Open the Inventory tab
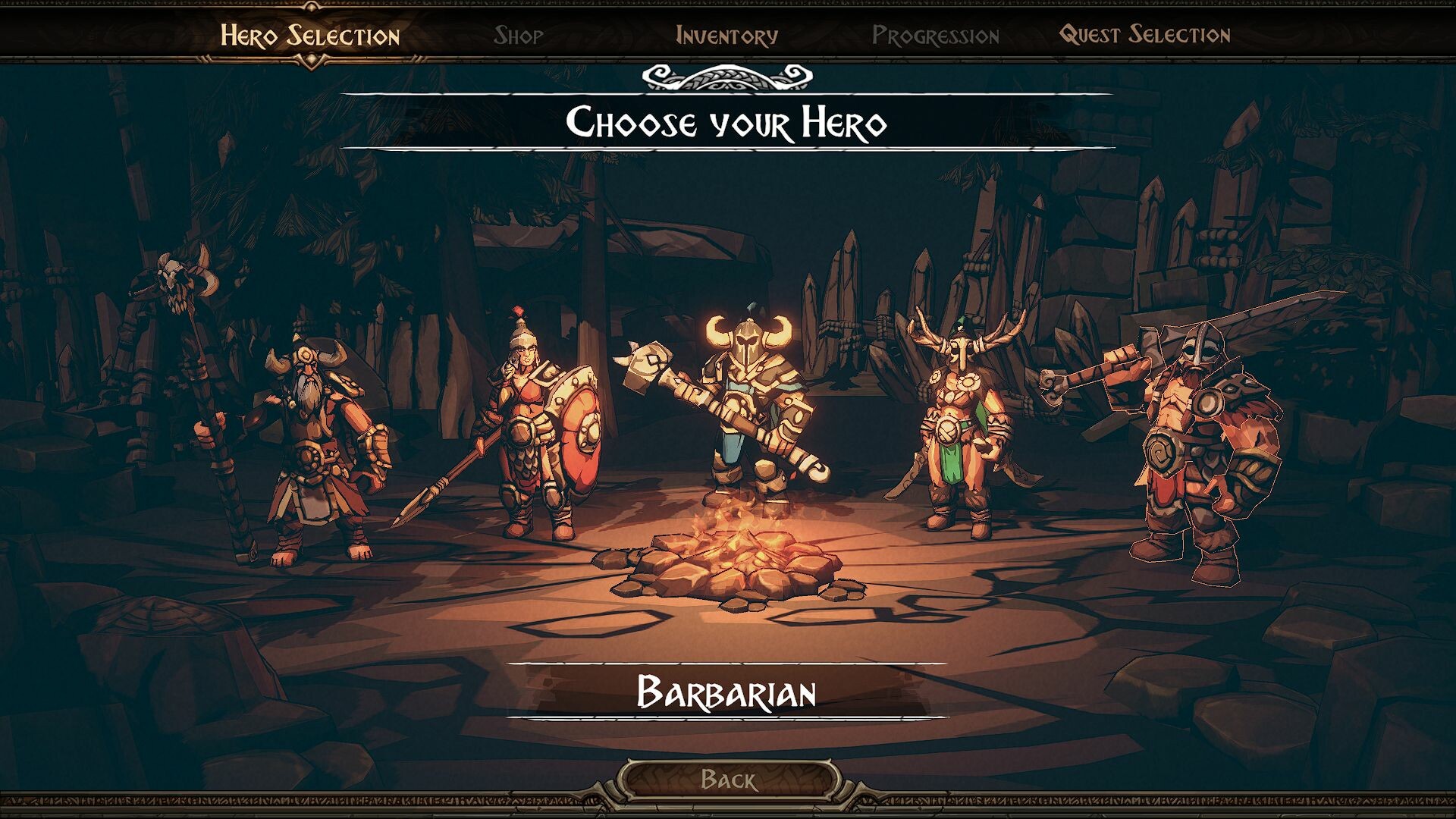The image size is (1456, 819). 726,34
